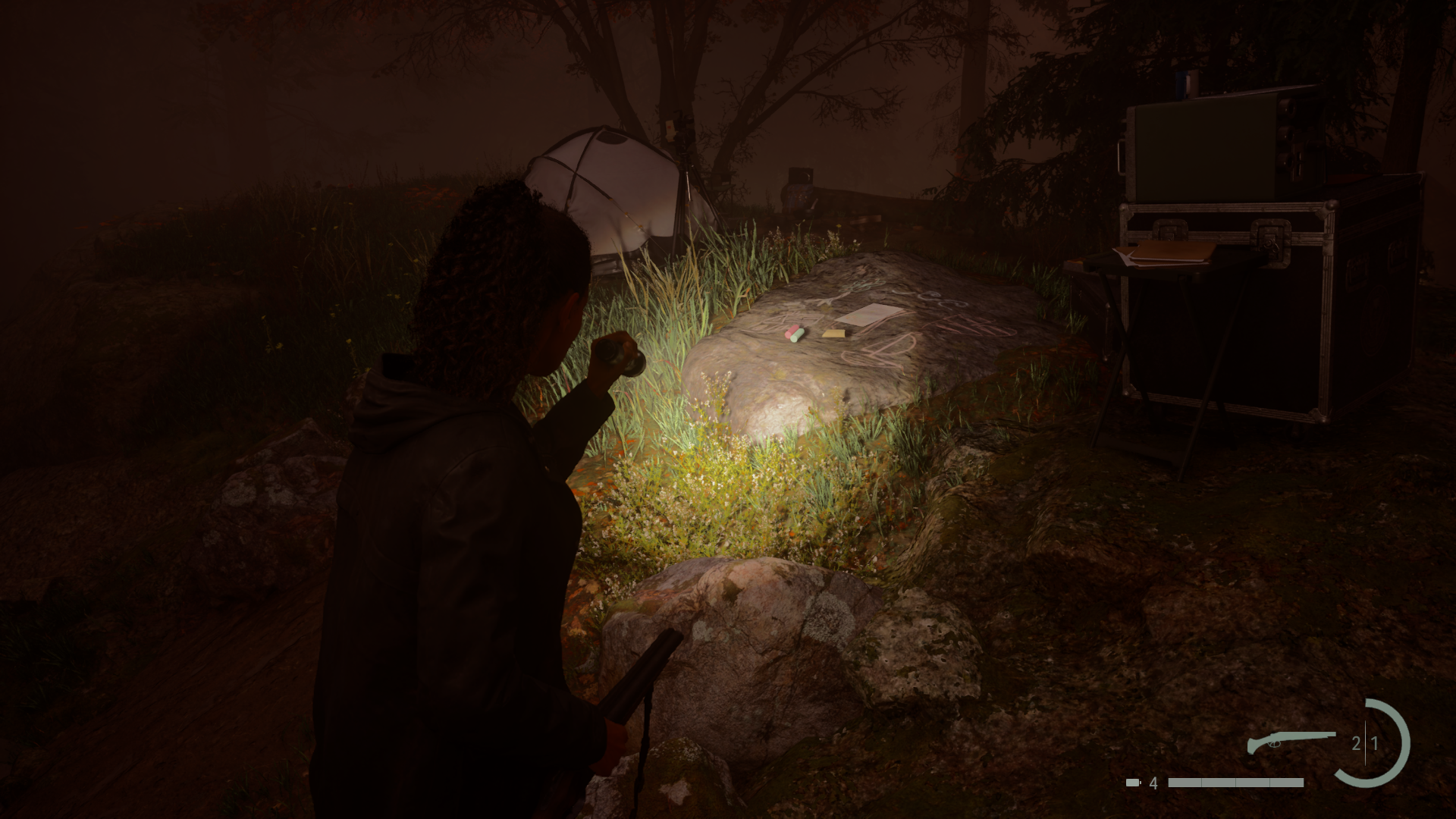This screenshot has height=819, width=1456.
Task: Click the green chalk stick on the rock
Action: point(798,338)
